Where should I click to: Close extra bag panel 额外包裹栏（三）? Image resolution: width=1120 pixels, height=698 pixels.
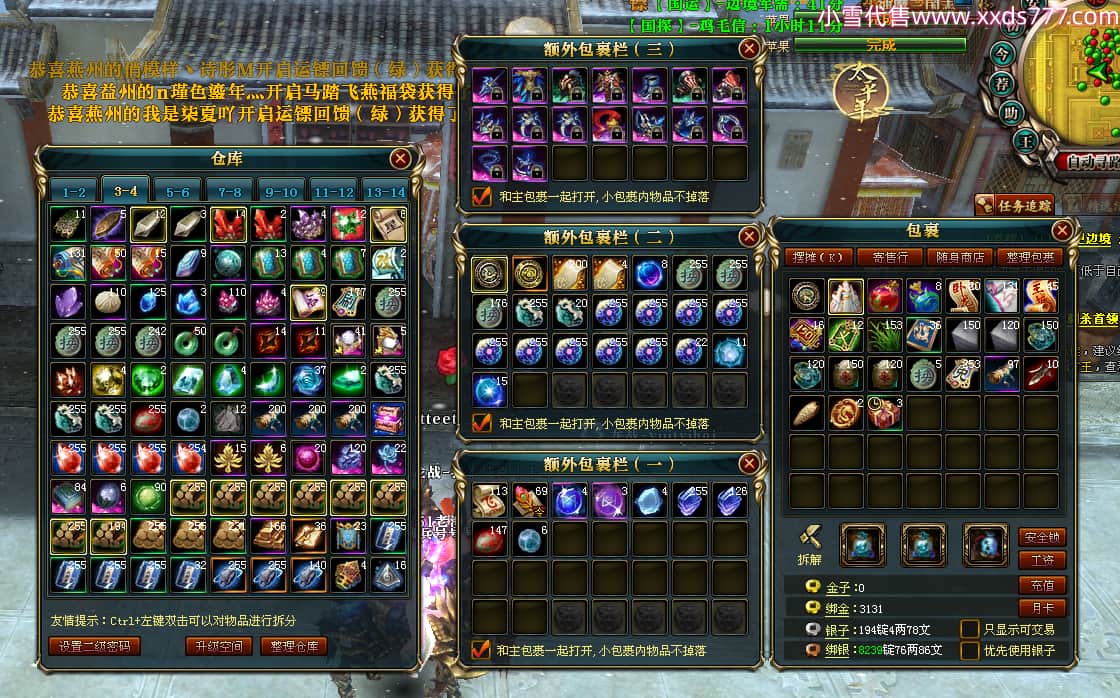[x=749, y=48]
